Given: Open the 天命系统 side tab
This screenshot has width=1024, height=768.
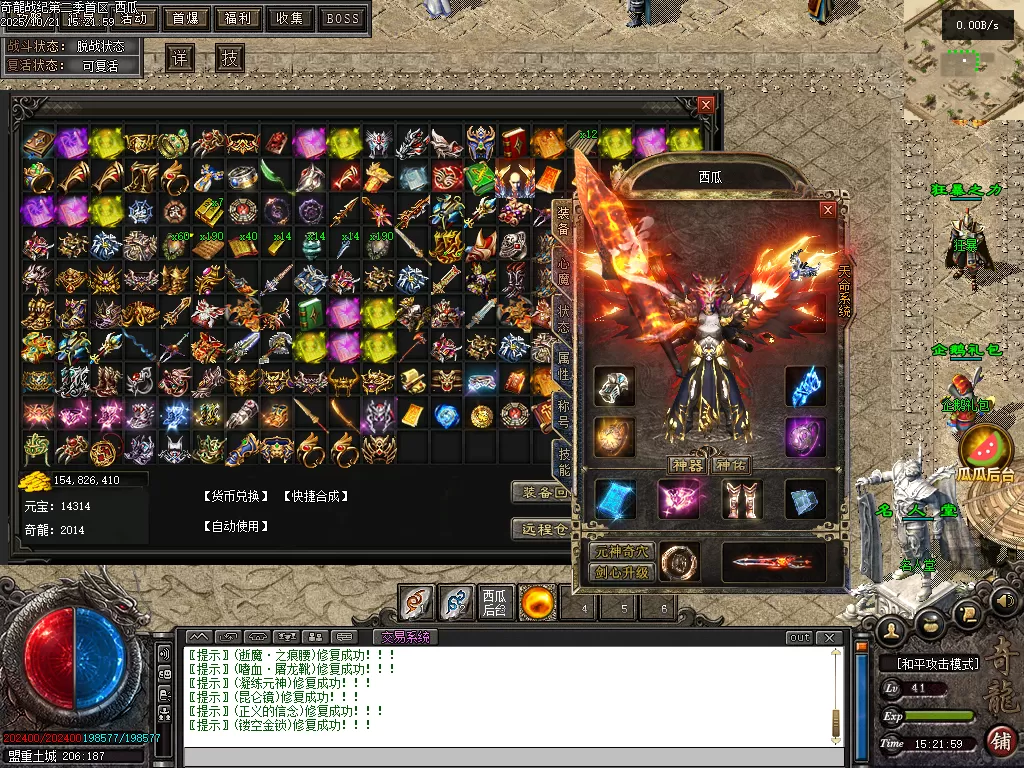Looking at the screenshot, I should pos(844,292).
